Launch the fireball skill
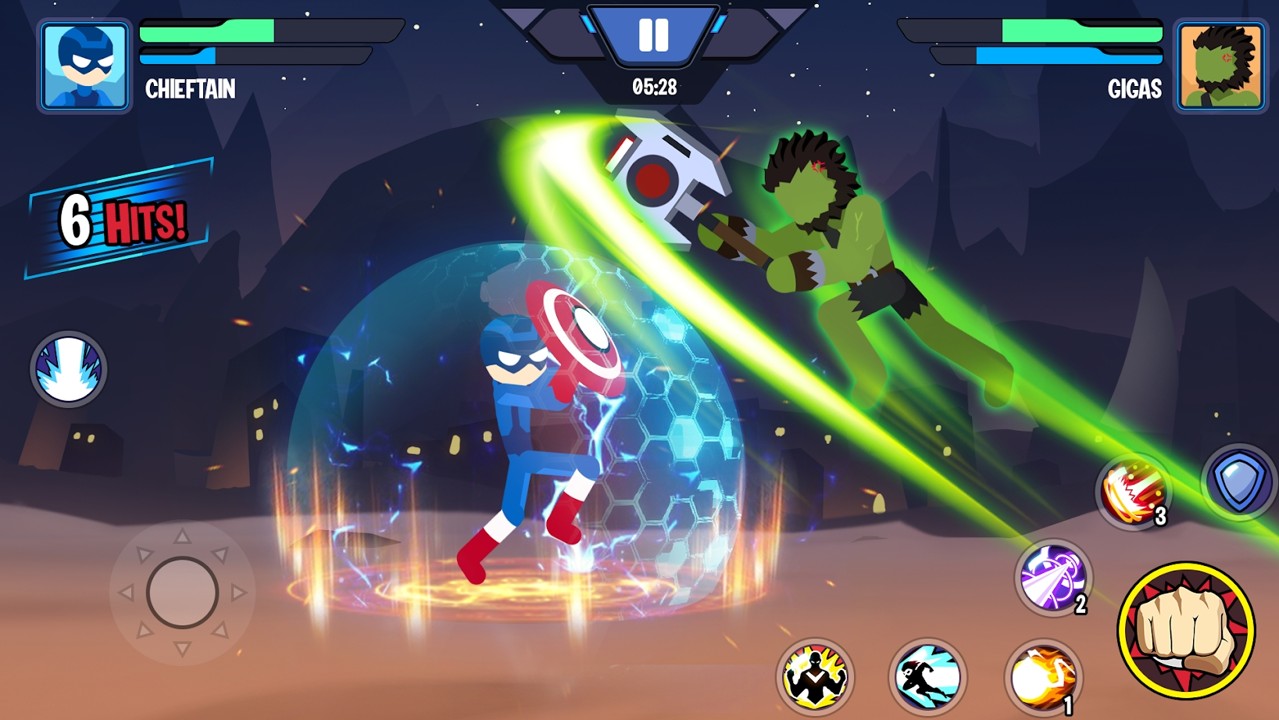The image size is (1279, 720). (x=1042, y=677)
